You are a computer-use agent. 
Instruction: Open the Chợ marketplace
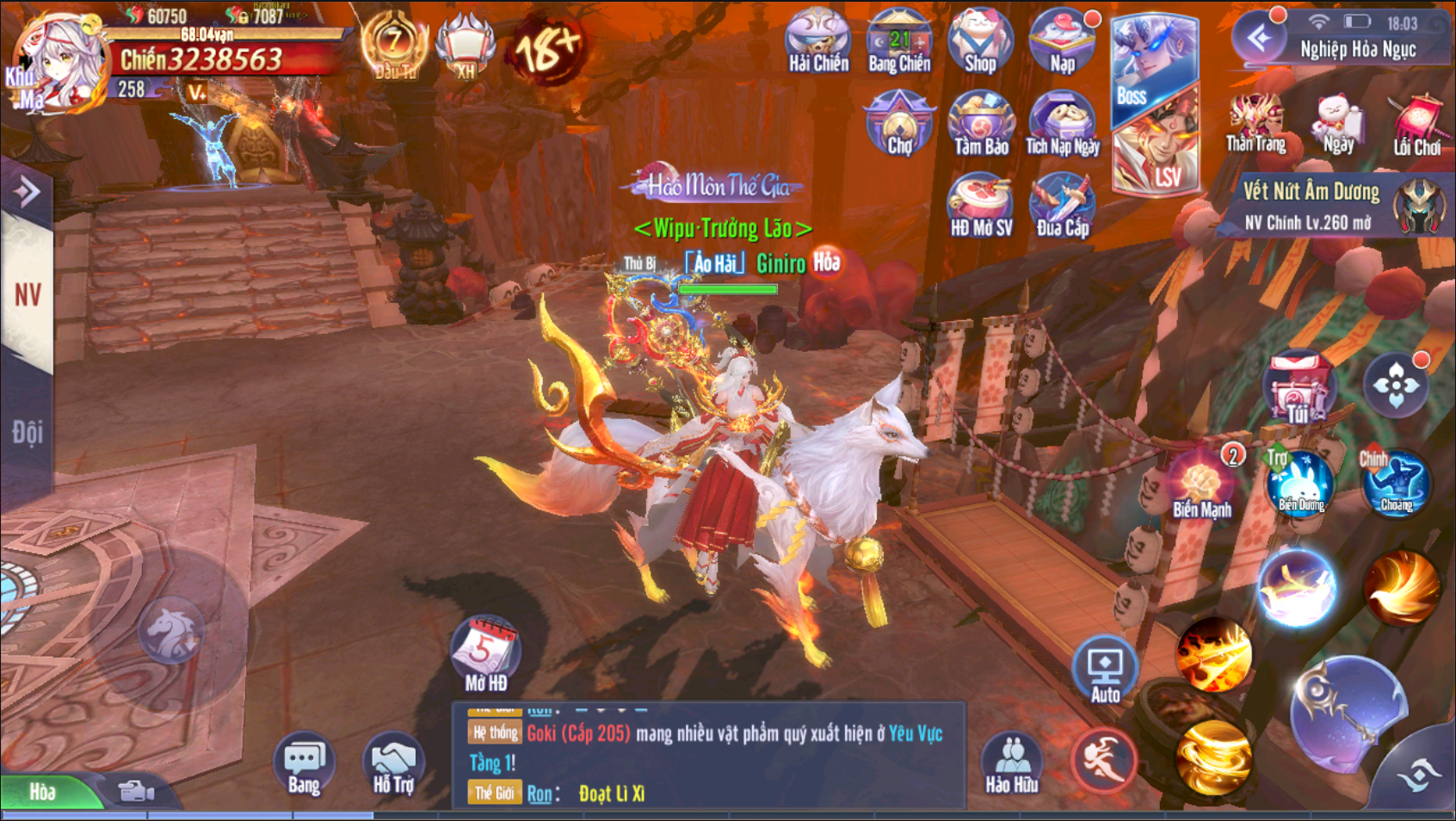[899, 124]
